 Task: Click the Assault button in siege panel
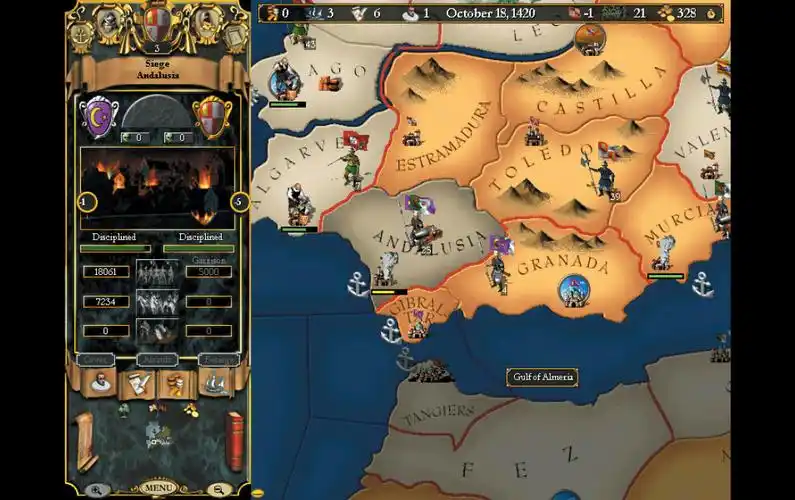(157, 360)
